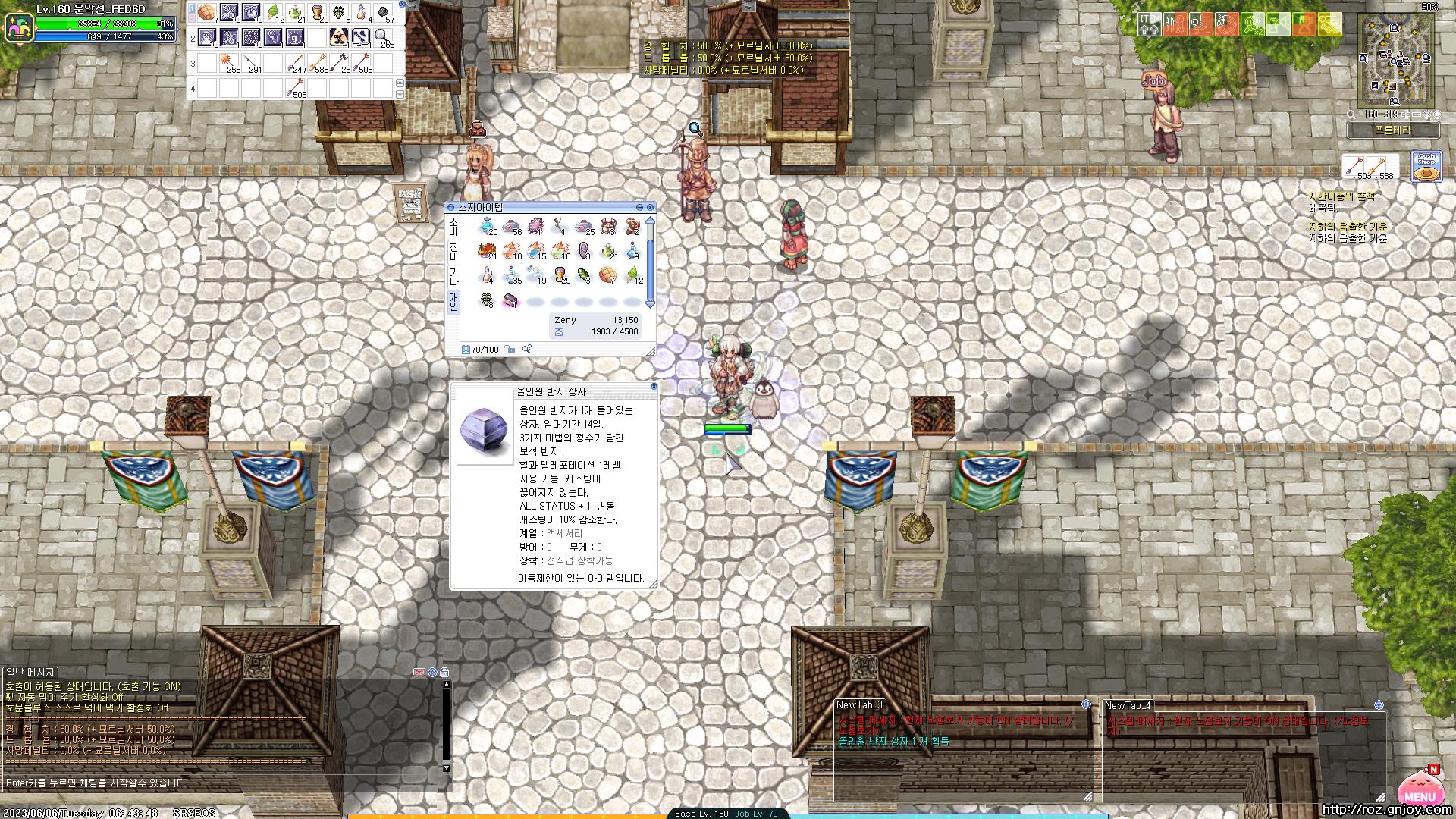Select the ITEM buff status icon

(1148, 24)
